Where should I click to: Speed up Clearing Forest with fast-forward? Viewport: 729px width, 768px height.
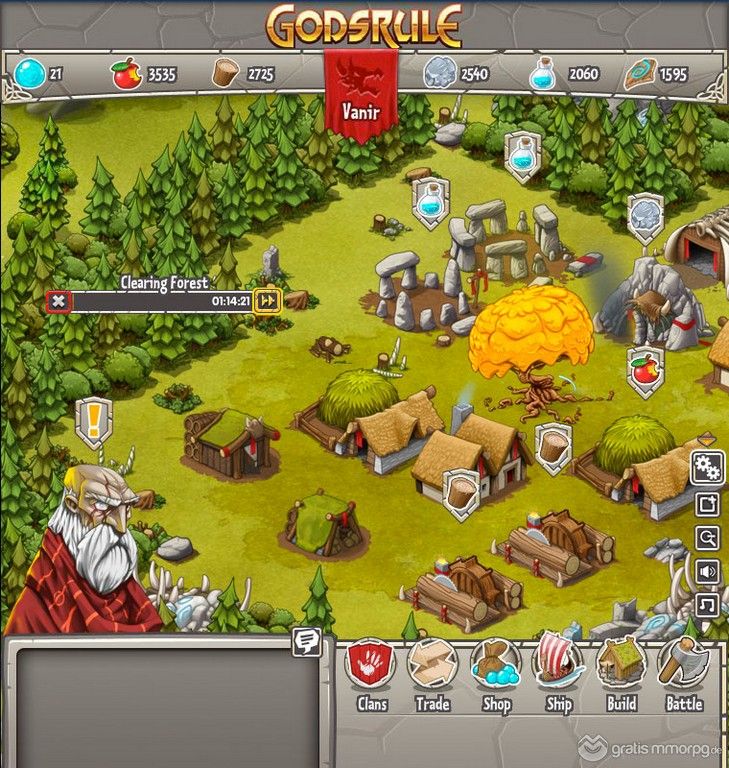click(267, 300)
